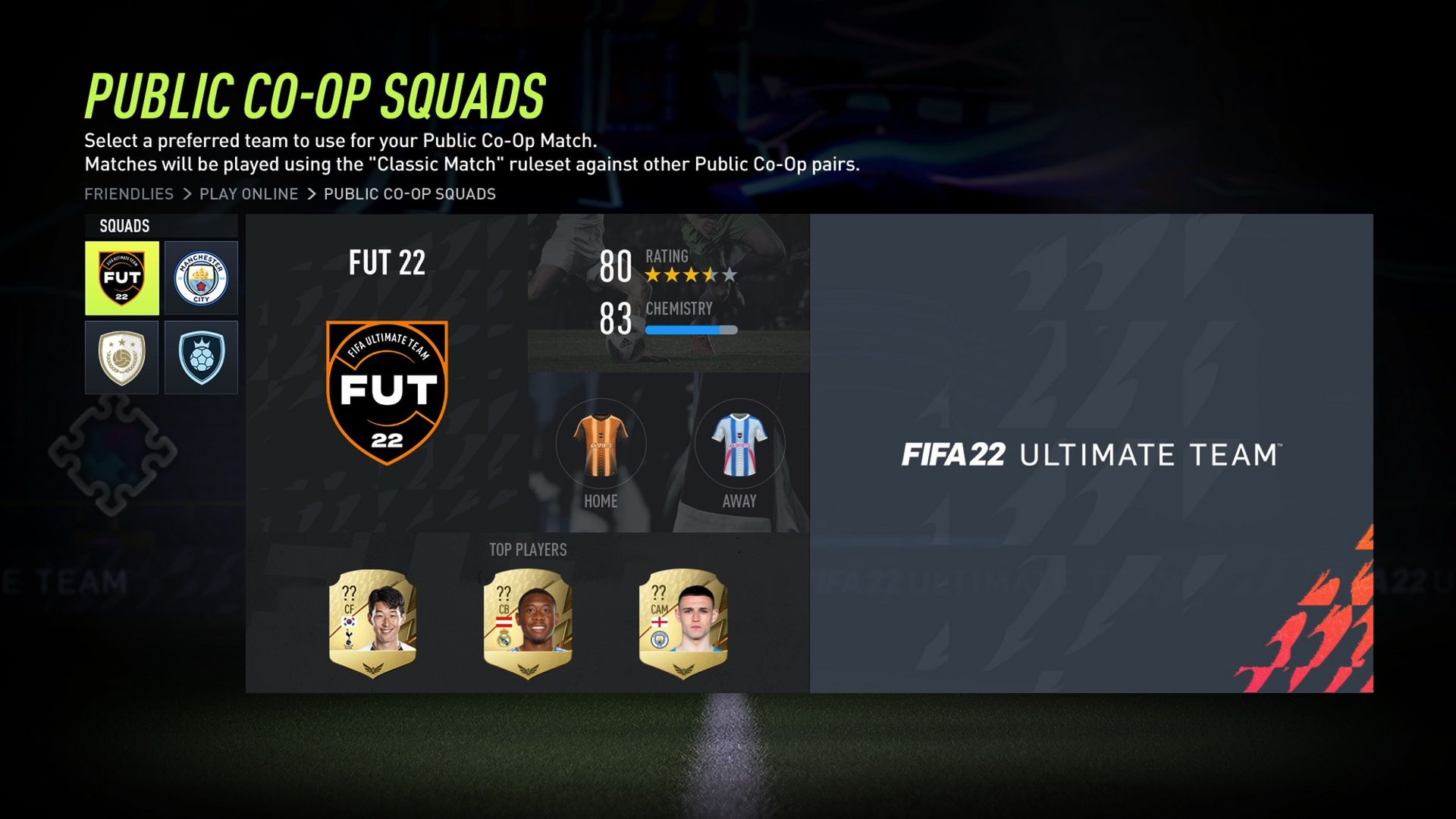Screen dimensions: 1456x819
Task: Open the FRIENDLIES breadcrumb menu
Action: coord(128,193)
